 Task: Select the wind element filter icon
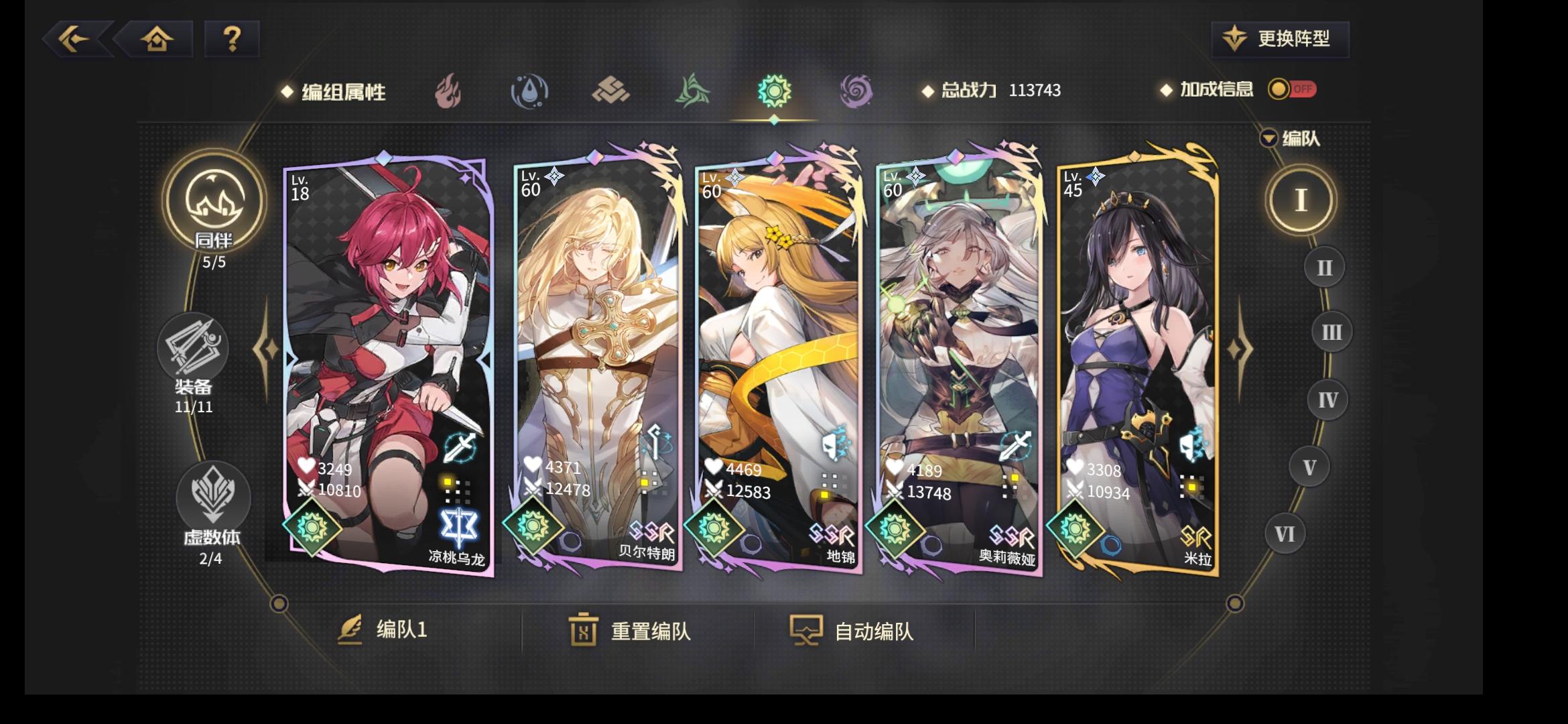click(x=692, y=92)
